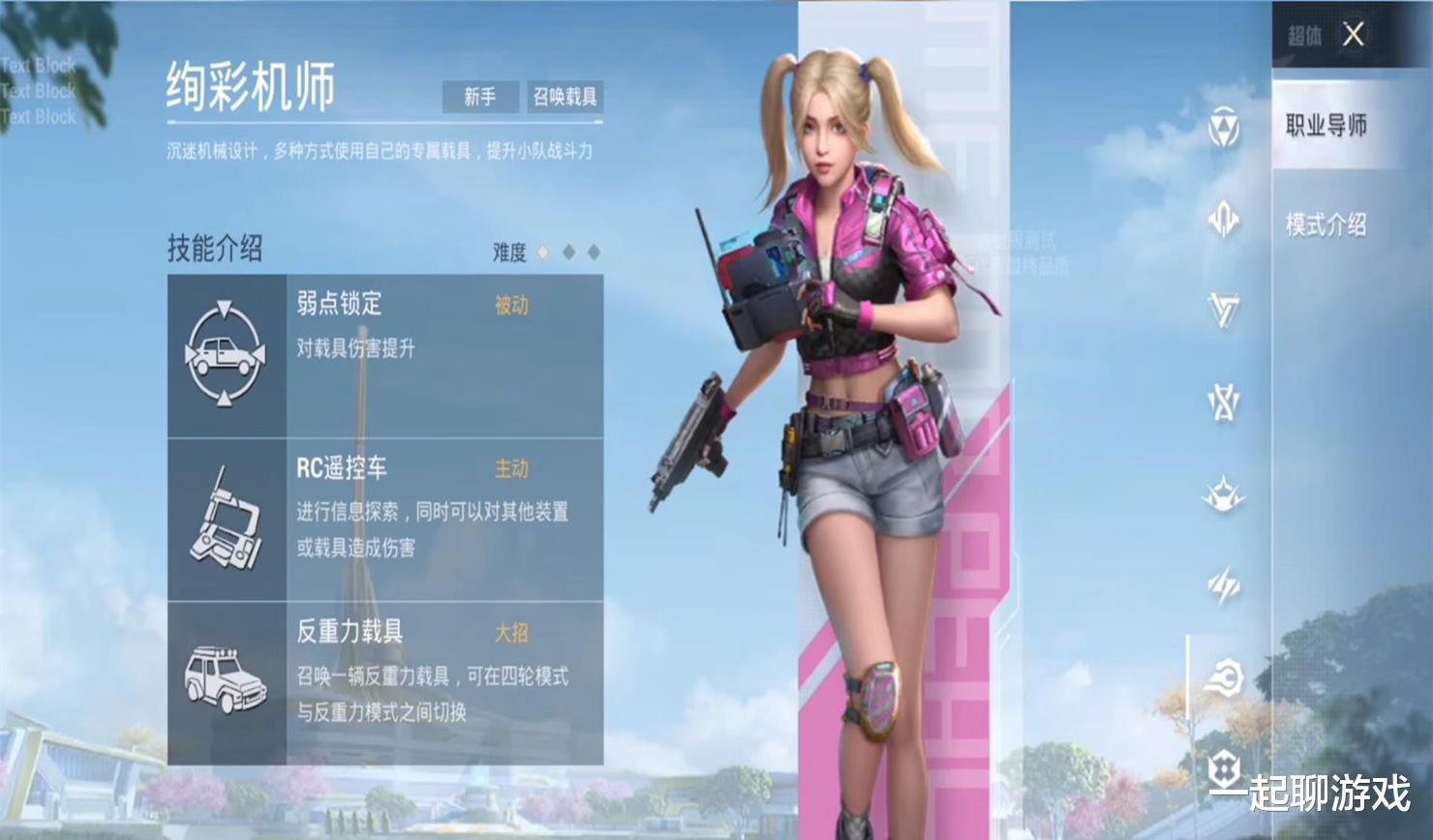Image resolution: width=1433 pixels, height=840 pixels.
Task: Click the first difficulty diamond indicator
Action: (543, 250)
